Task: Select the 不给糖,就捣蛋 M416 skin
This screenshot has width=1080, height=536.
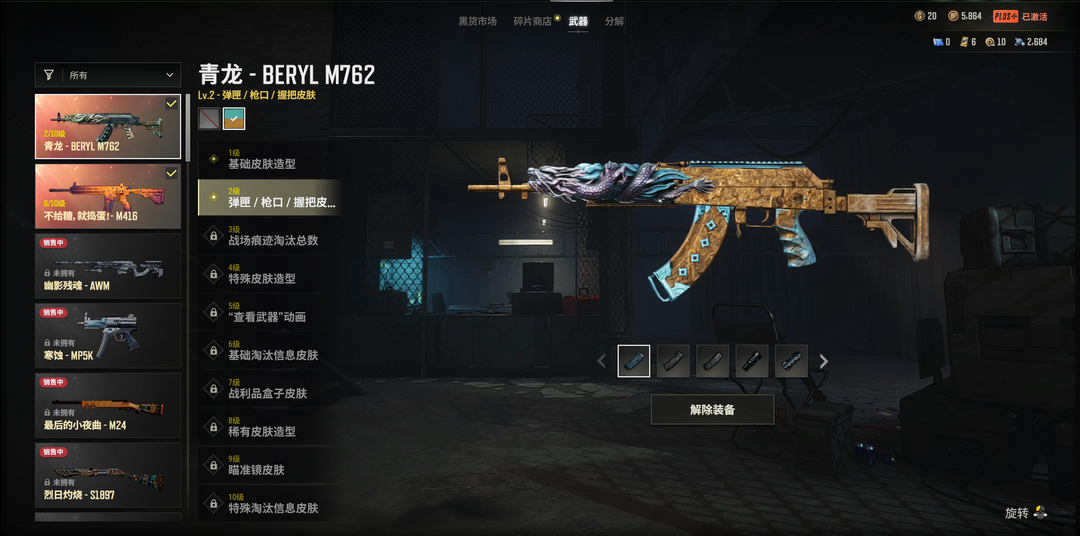Action: 108,196
